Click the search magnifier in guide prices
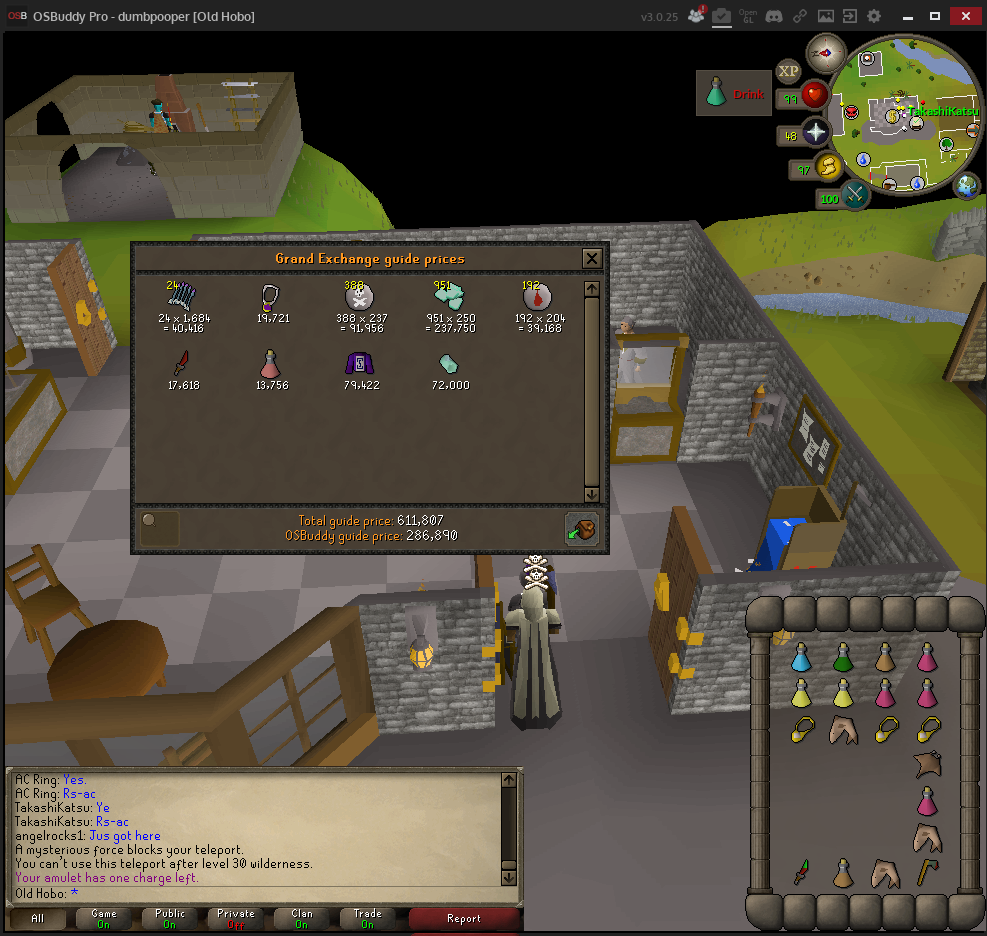Image resolution: width=987 pixels, height=936 pixels. click(x=160, y=528)
